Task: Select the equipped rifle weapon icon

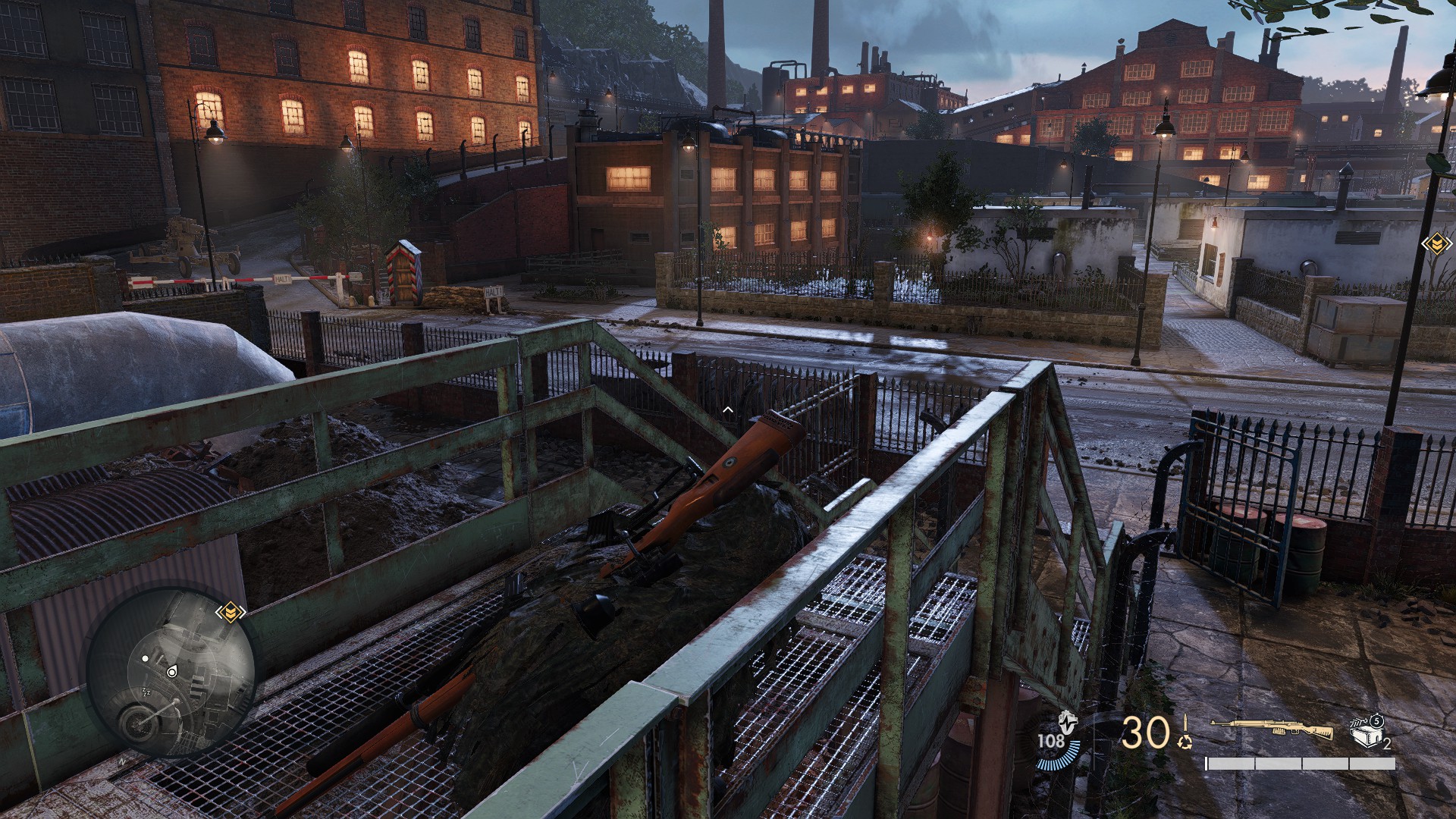Action: pos(1270,730)
